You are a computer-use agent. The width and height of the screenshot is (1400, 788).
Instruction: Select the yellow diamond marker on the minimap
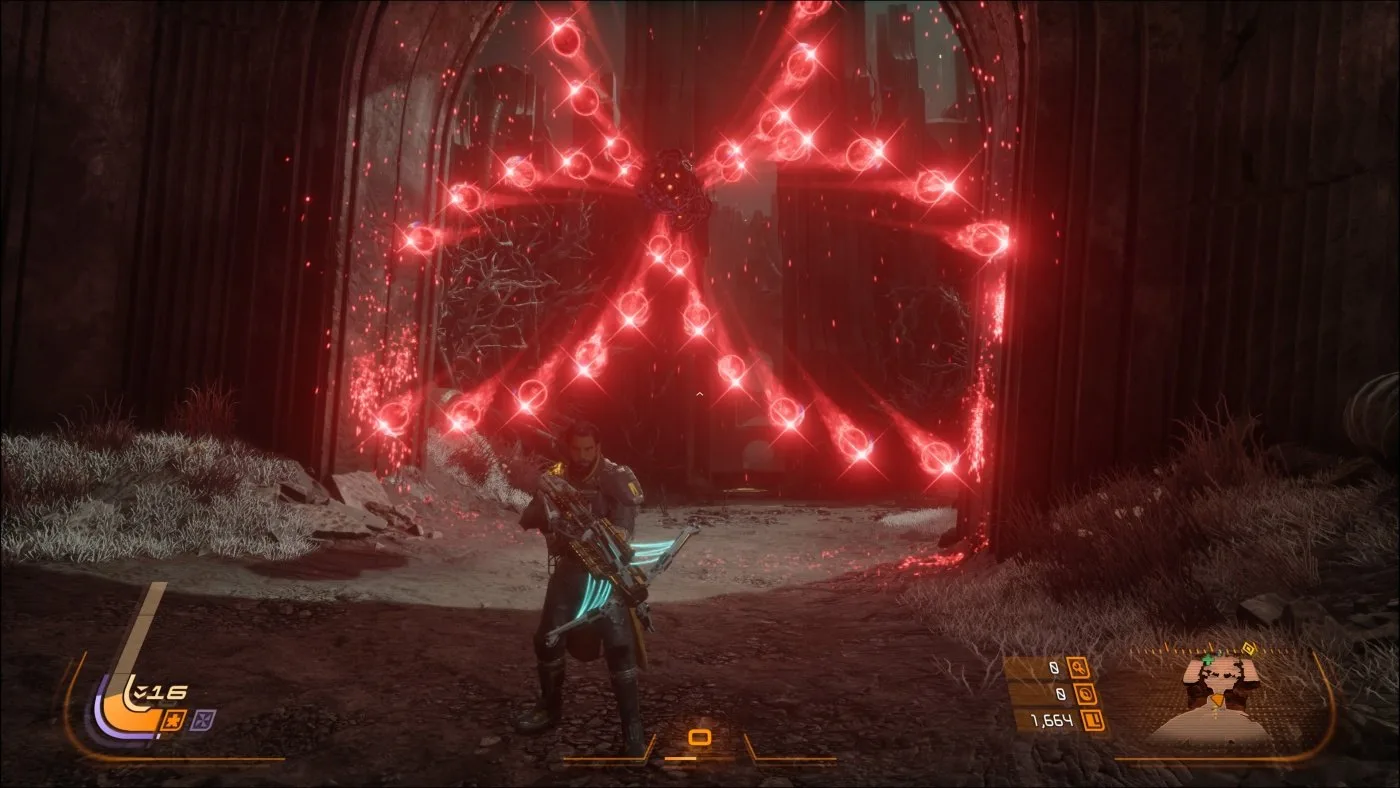[x=1247, y=648]
